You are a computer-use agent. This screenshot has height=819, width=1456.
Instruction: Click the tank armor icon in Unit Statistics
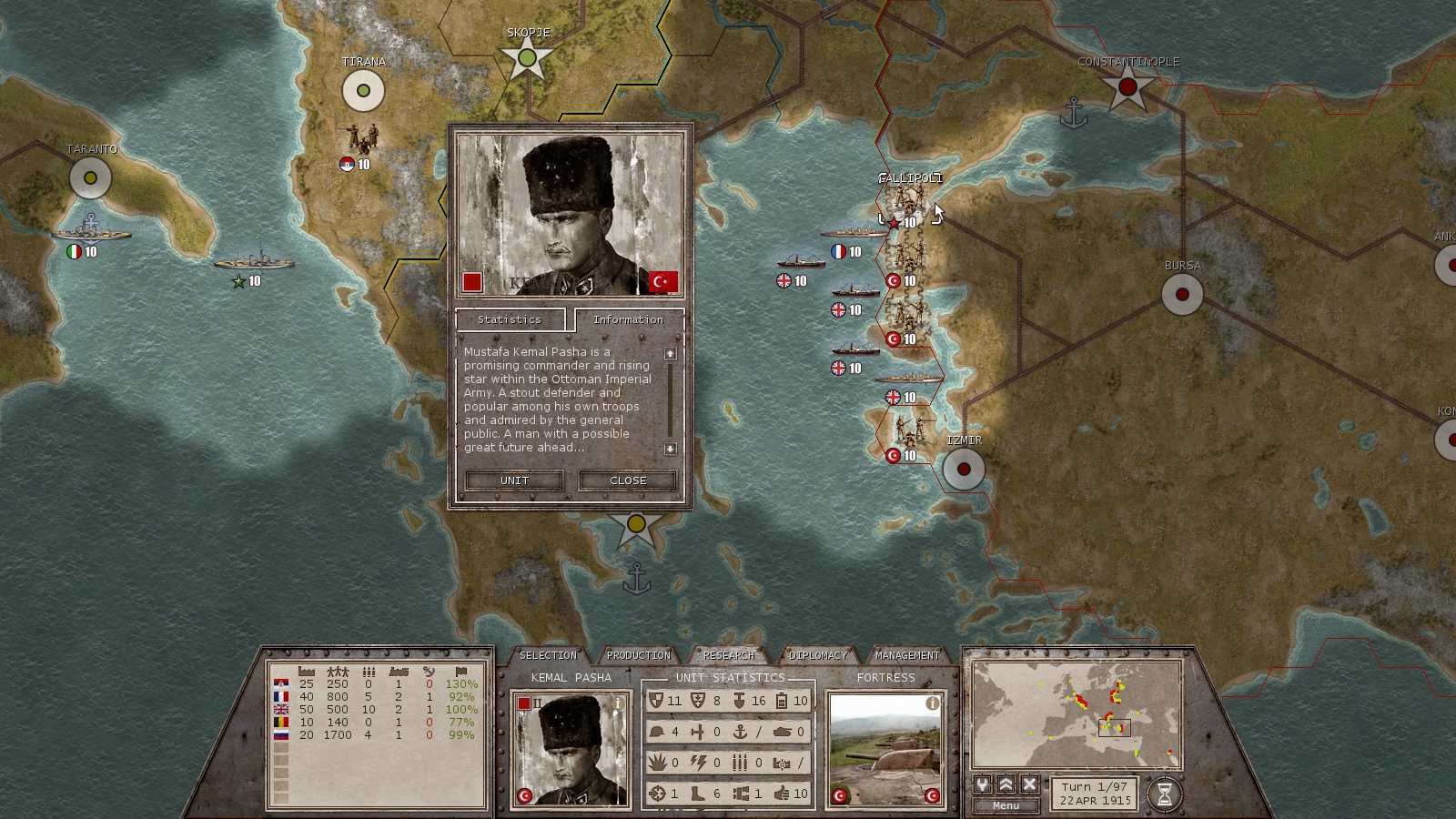[781, 731]
